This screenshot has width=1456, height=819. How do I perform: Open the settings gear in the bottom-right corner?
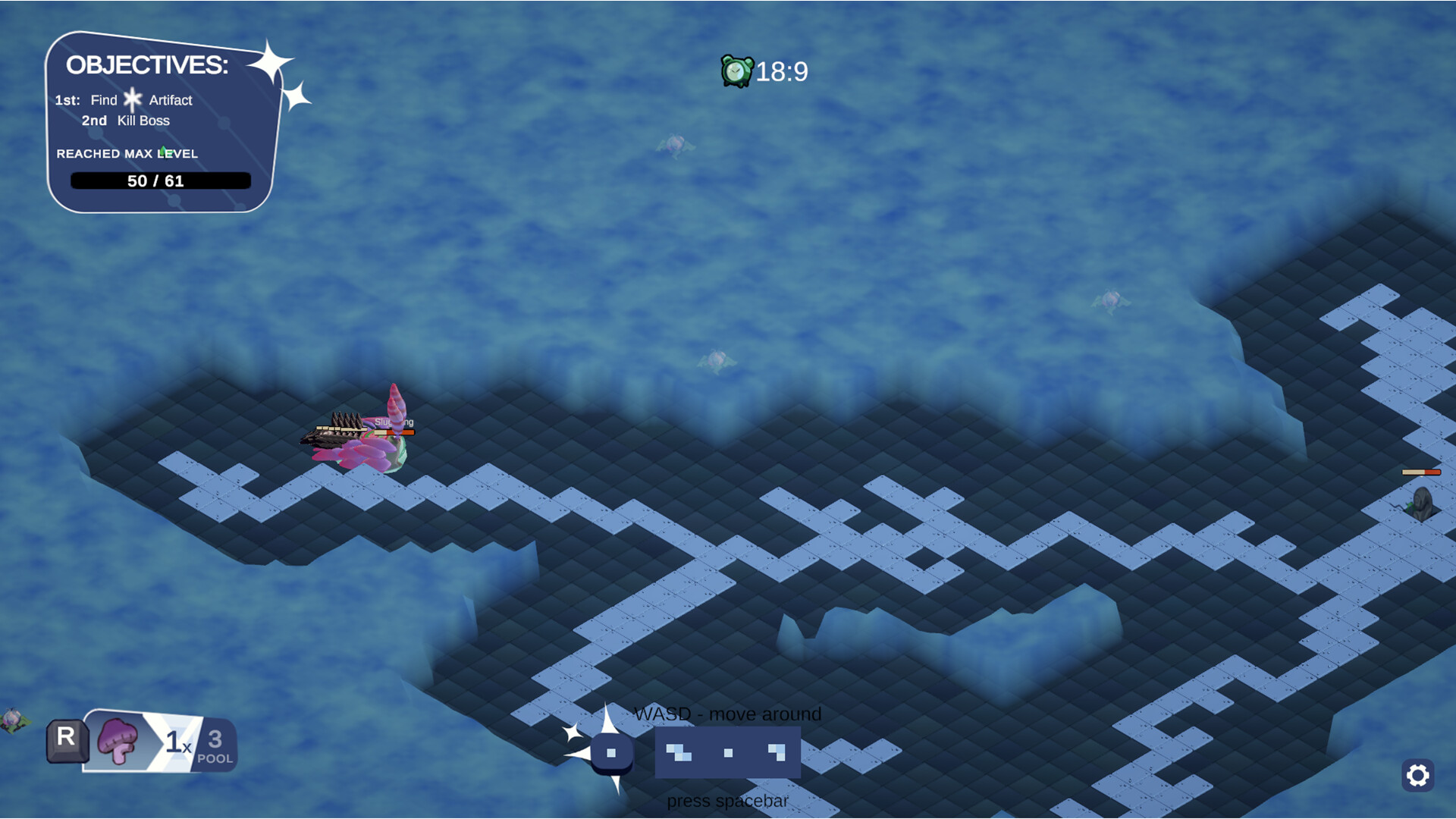point(1417,777)
